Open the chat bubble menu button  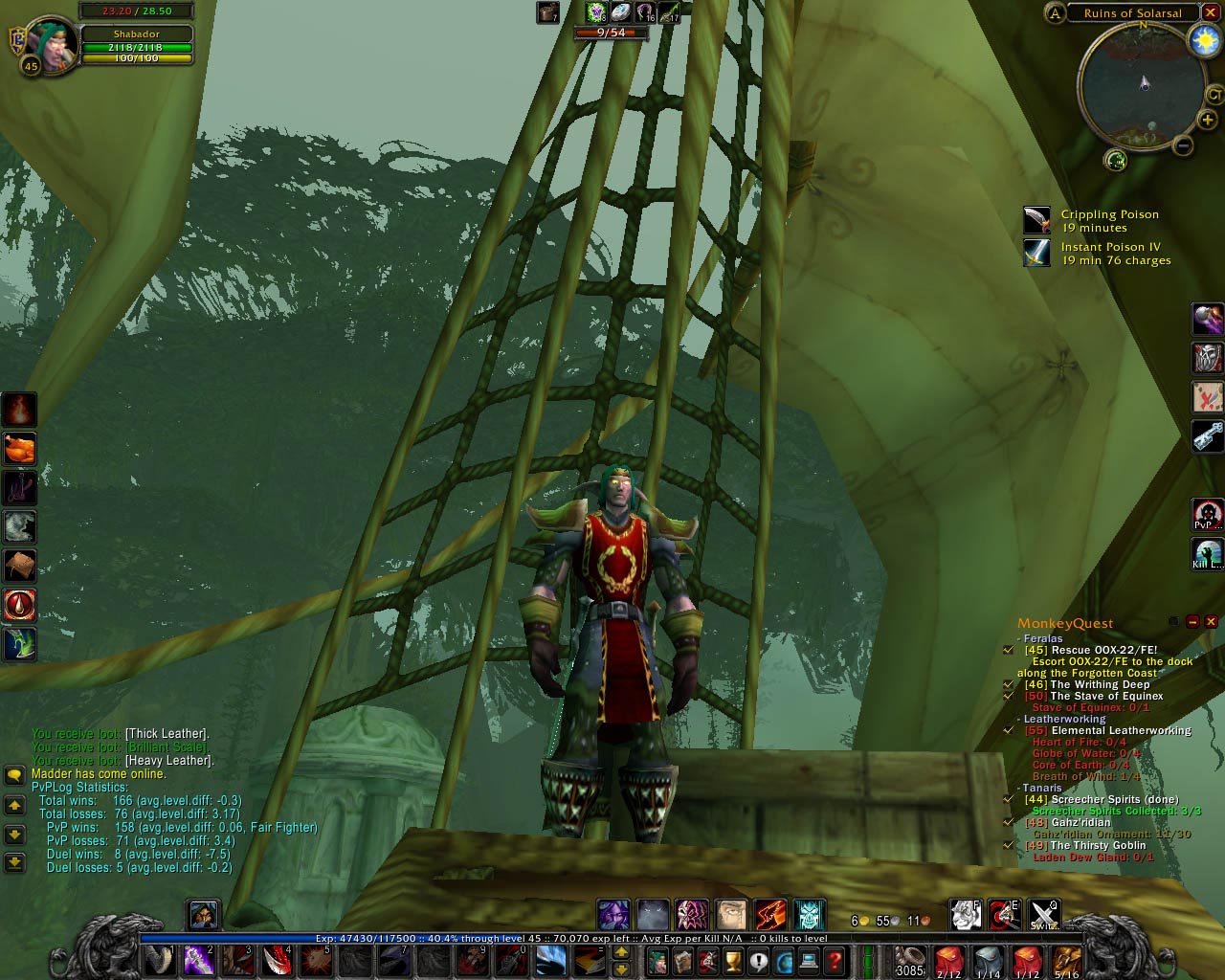tap(14, 774)
